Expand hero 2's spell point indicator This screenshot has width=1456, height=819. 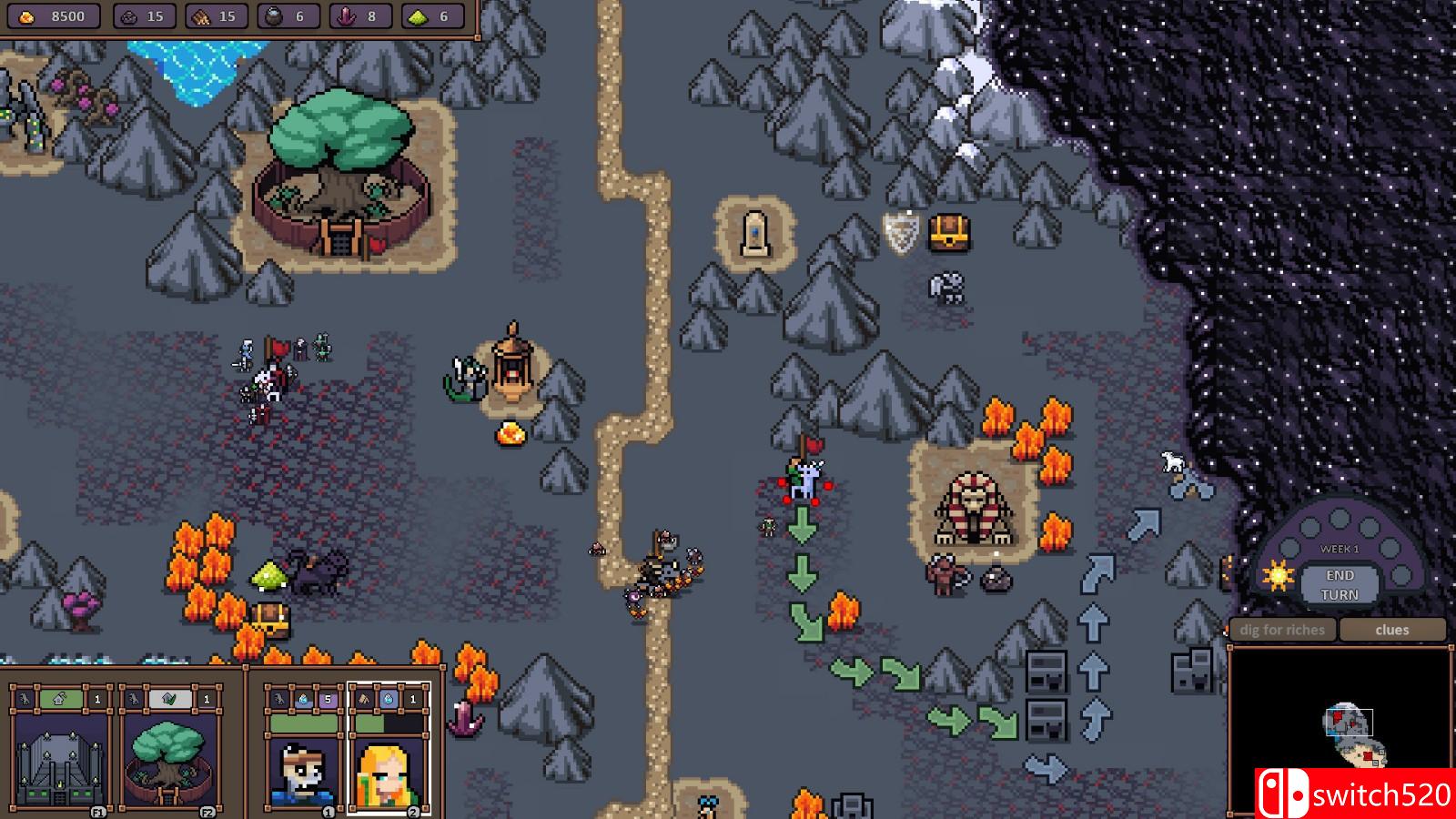coord(387,701)
